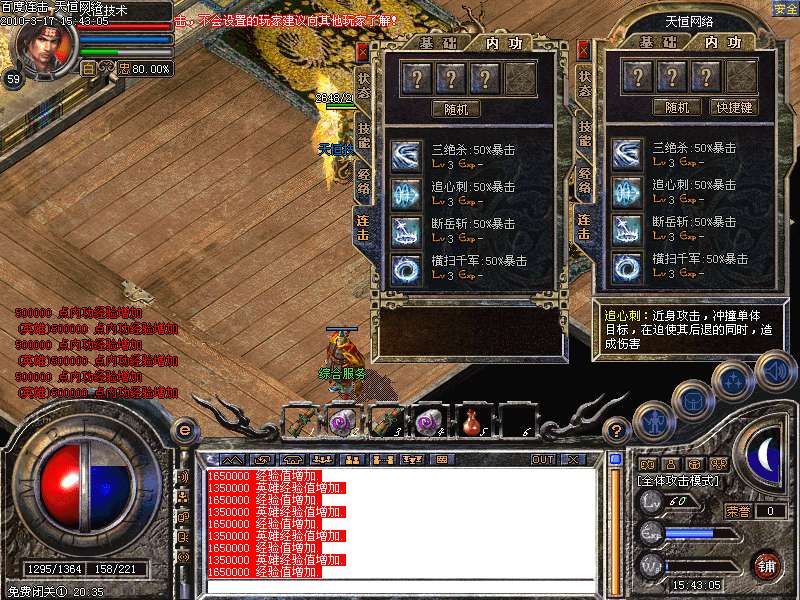Click the 安全 button

point(785,9)
